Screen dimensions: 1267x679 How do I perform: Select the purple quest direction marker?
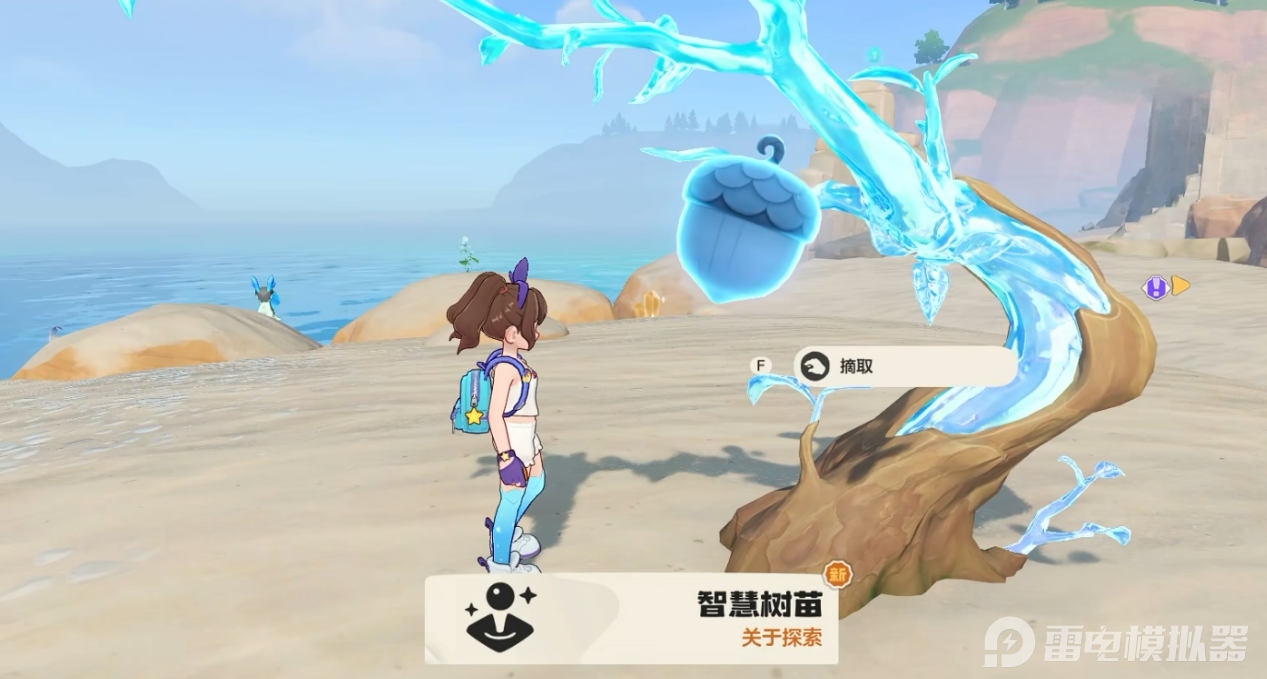[x=1156, y=287]
